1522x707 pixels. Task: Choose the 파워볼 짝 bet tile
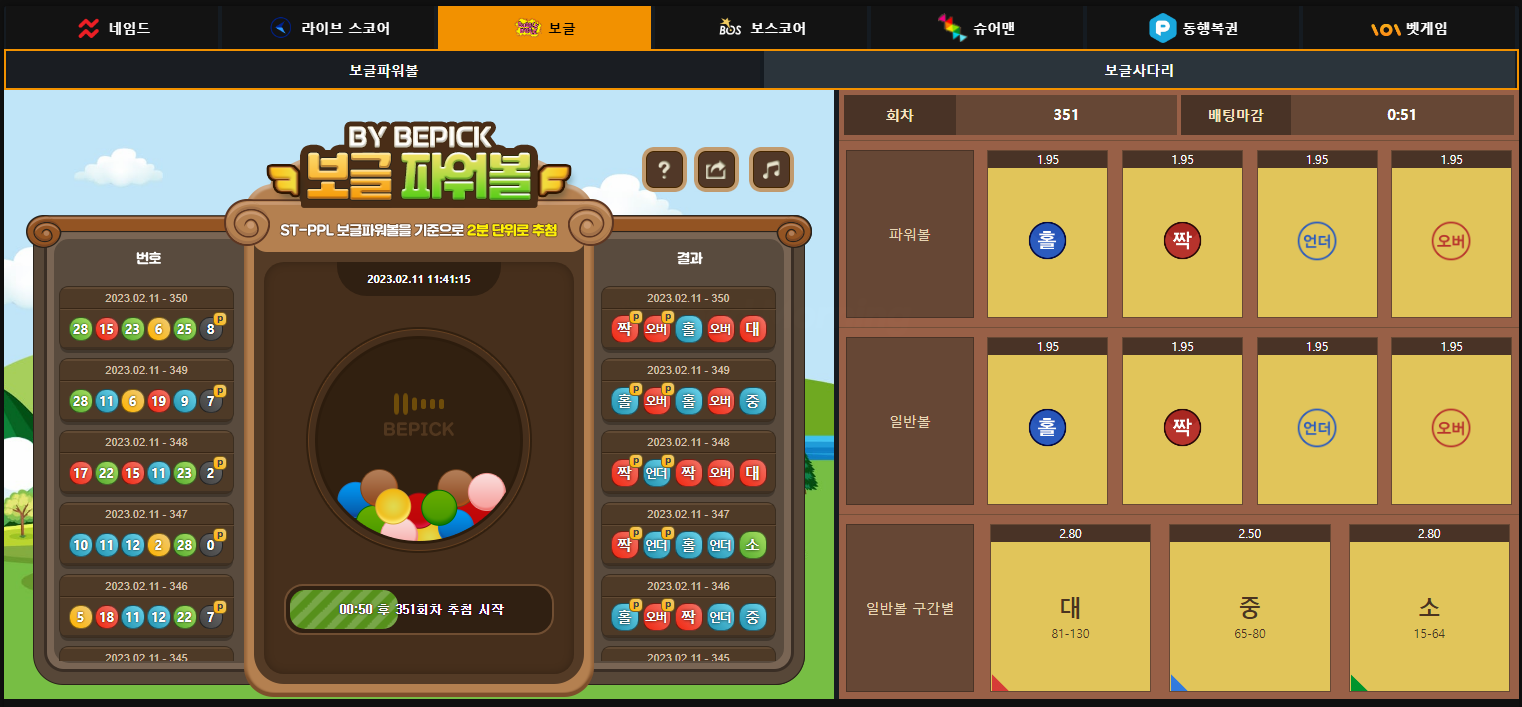coord(1182,241)
